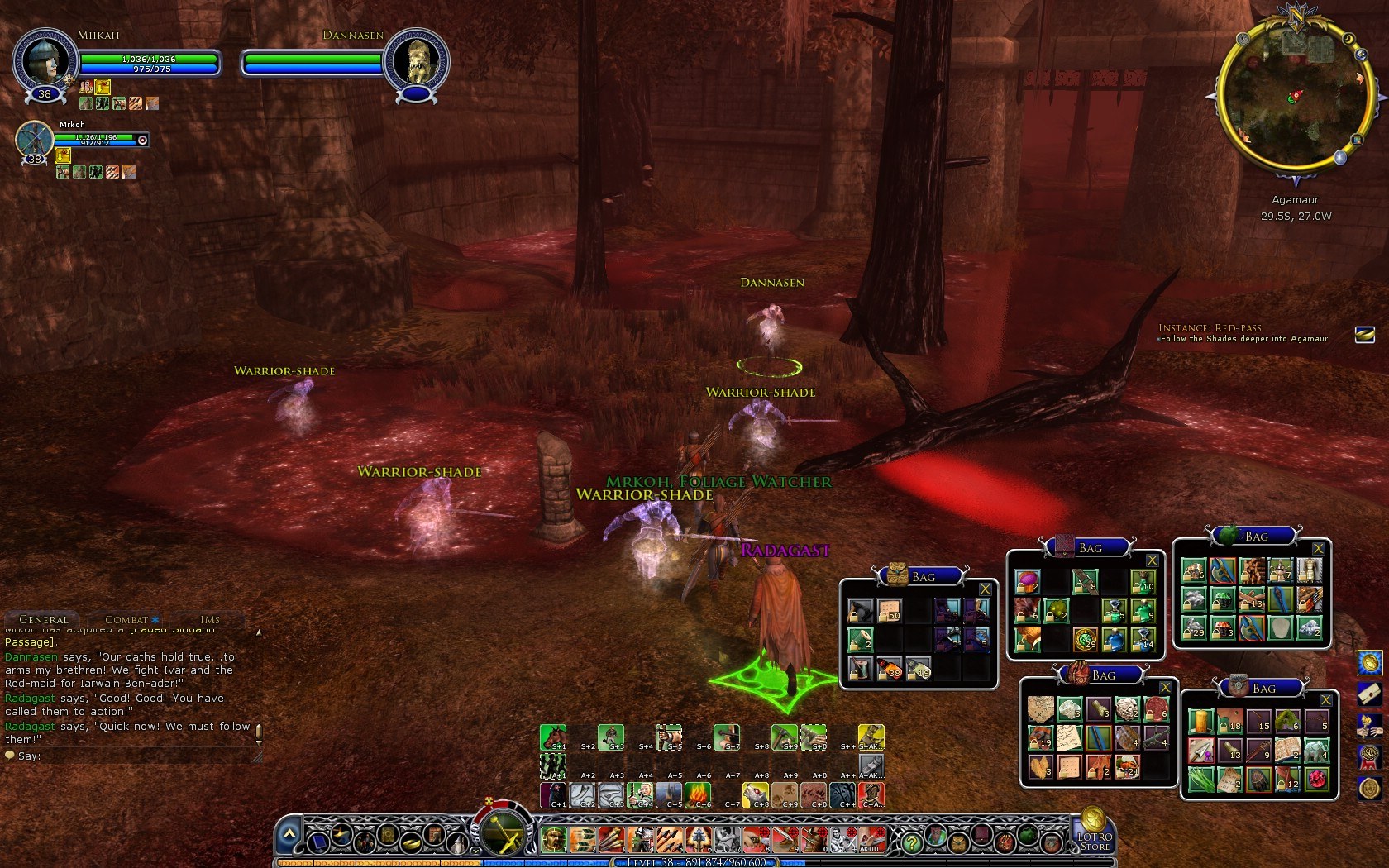Activate the horse mount quickslot
Image resolution: width=1389 pixels, height=868 pixels.
click(x=552, y=736)
